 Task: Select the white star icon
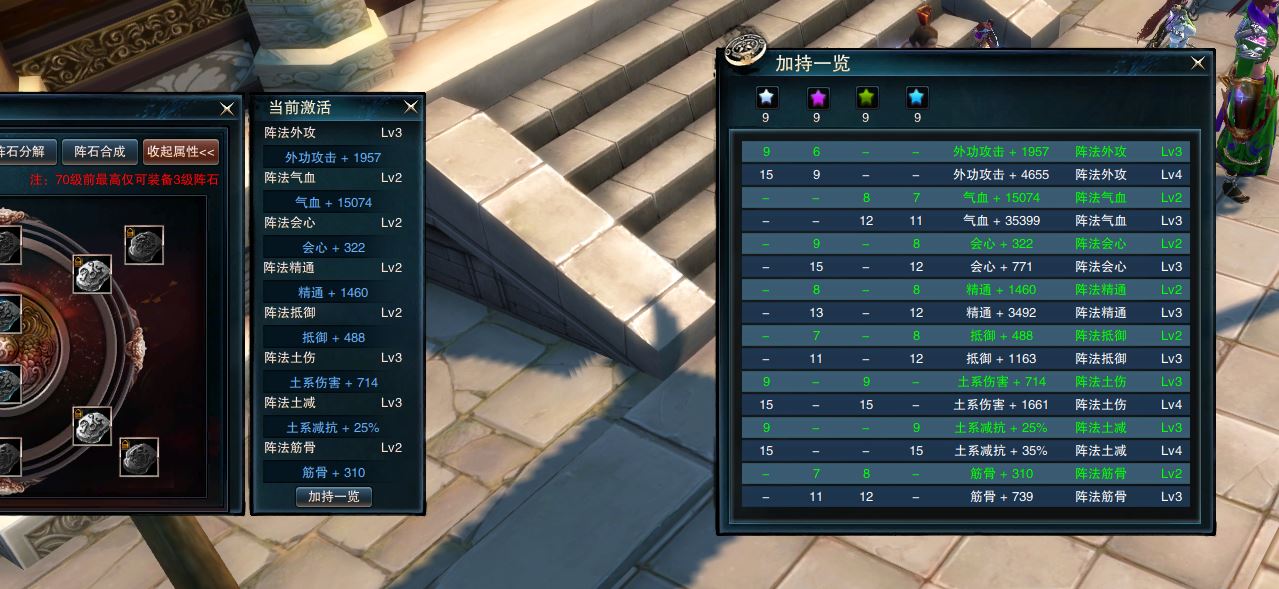coord(767,97)
